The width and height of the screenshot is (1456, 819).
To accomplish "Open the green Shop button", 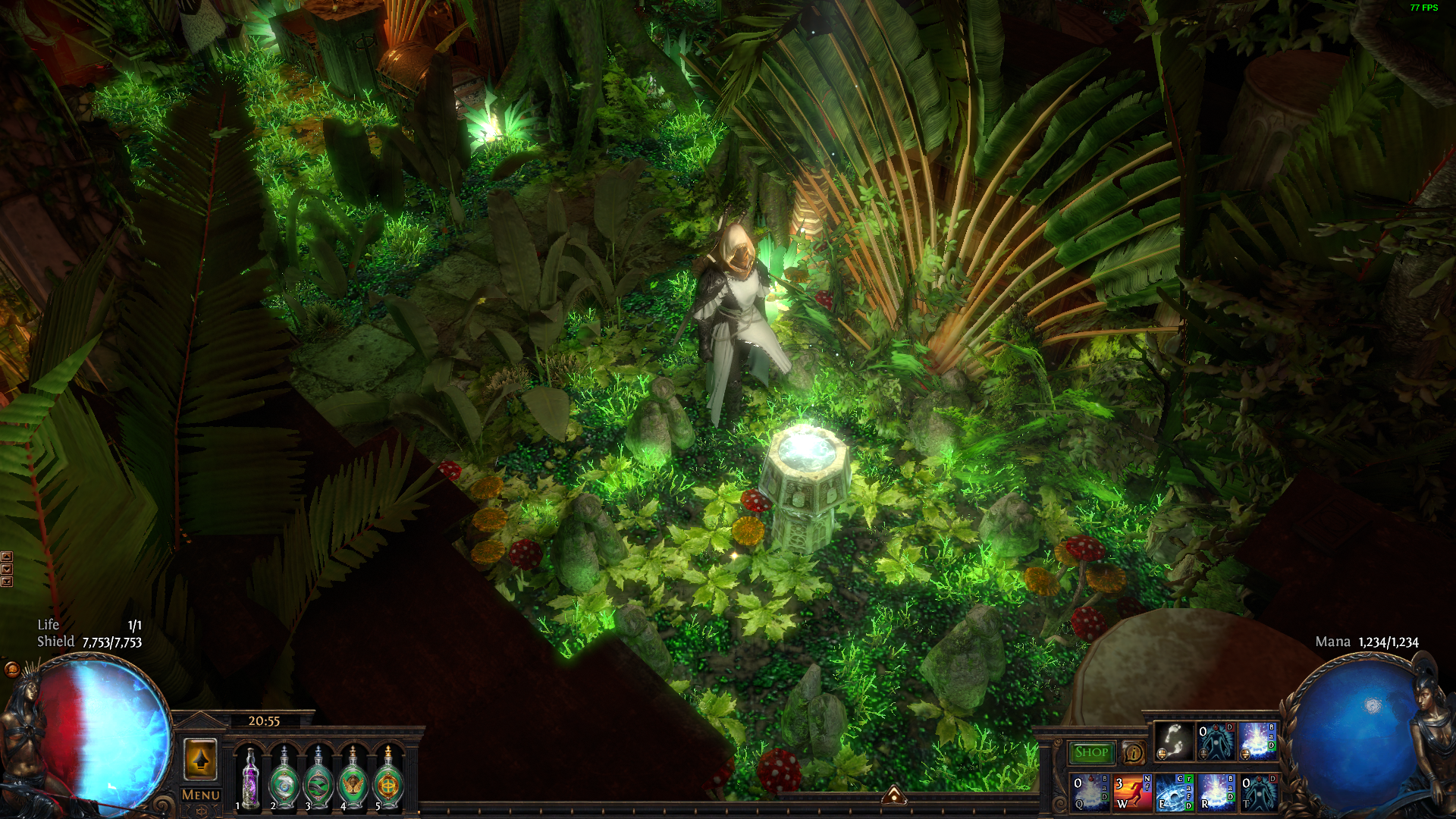I will pyautogui.click(x=1091, y=752).
